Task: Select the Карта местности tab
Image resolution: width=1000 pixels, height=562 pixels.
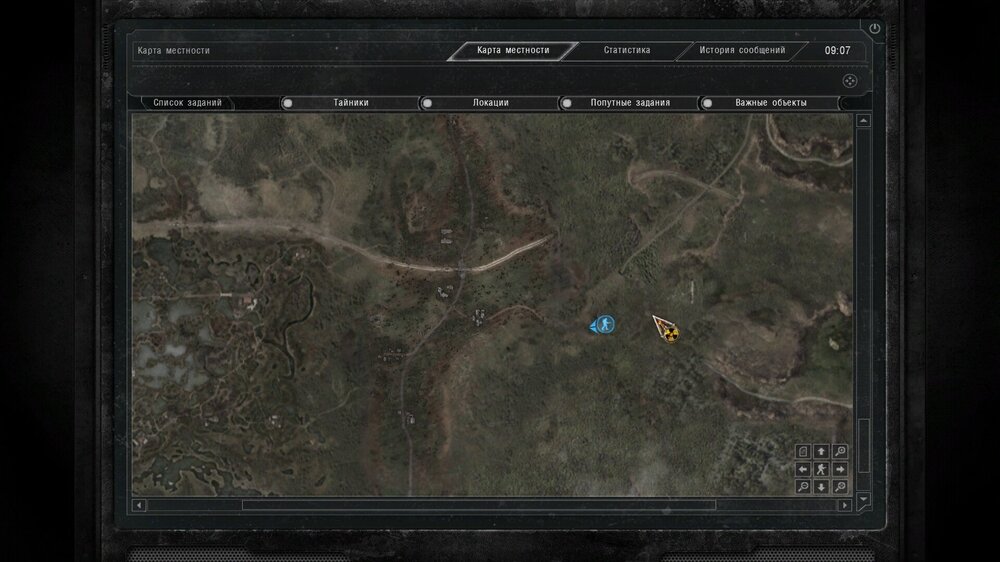Action: click(x=513, y=50)
